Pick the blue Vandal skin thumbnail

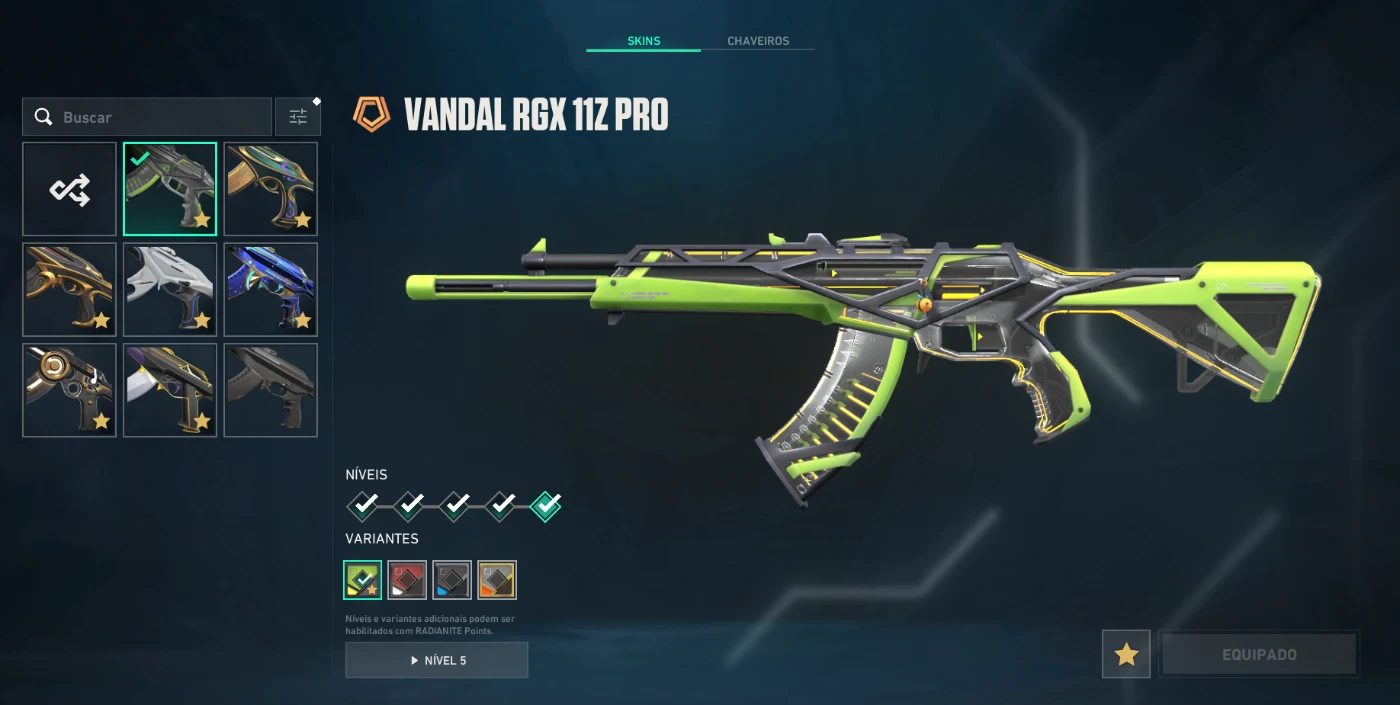click(271, 290)
